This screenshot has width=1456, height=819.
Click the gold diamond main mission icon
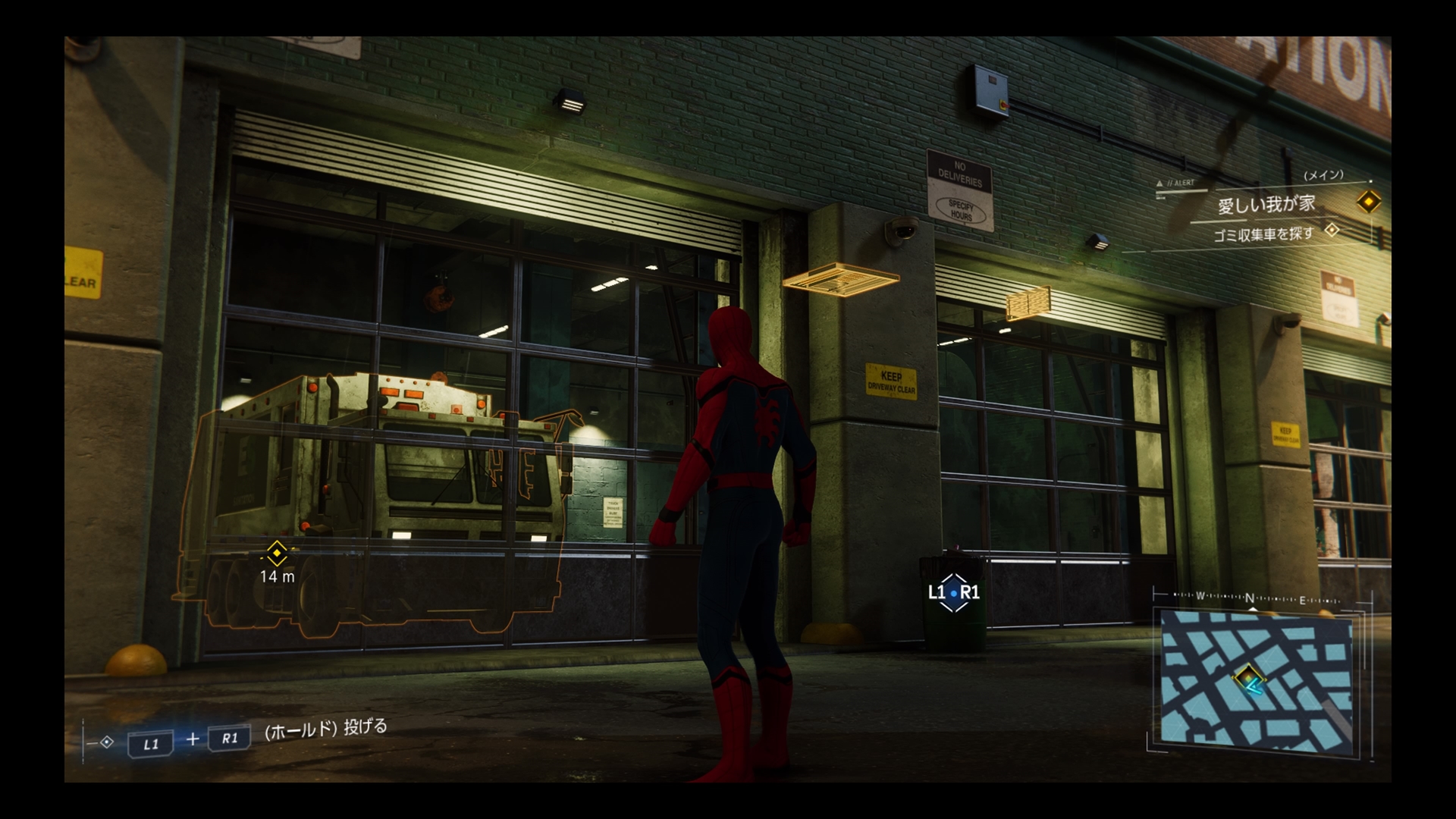(x=1368, y=202)
